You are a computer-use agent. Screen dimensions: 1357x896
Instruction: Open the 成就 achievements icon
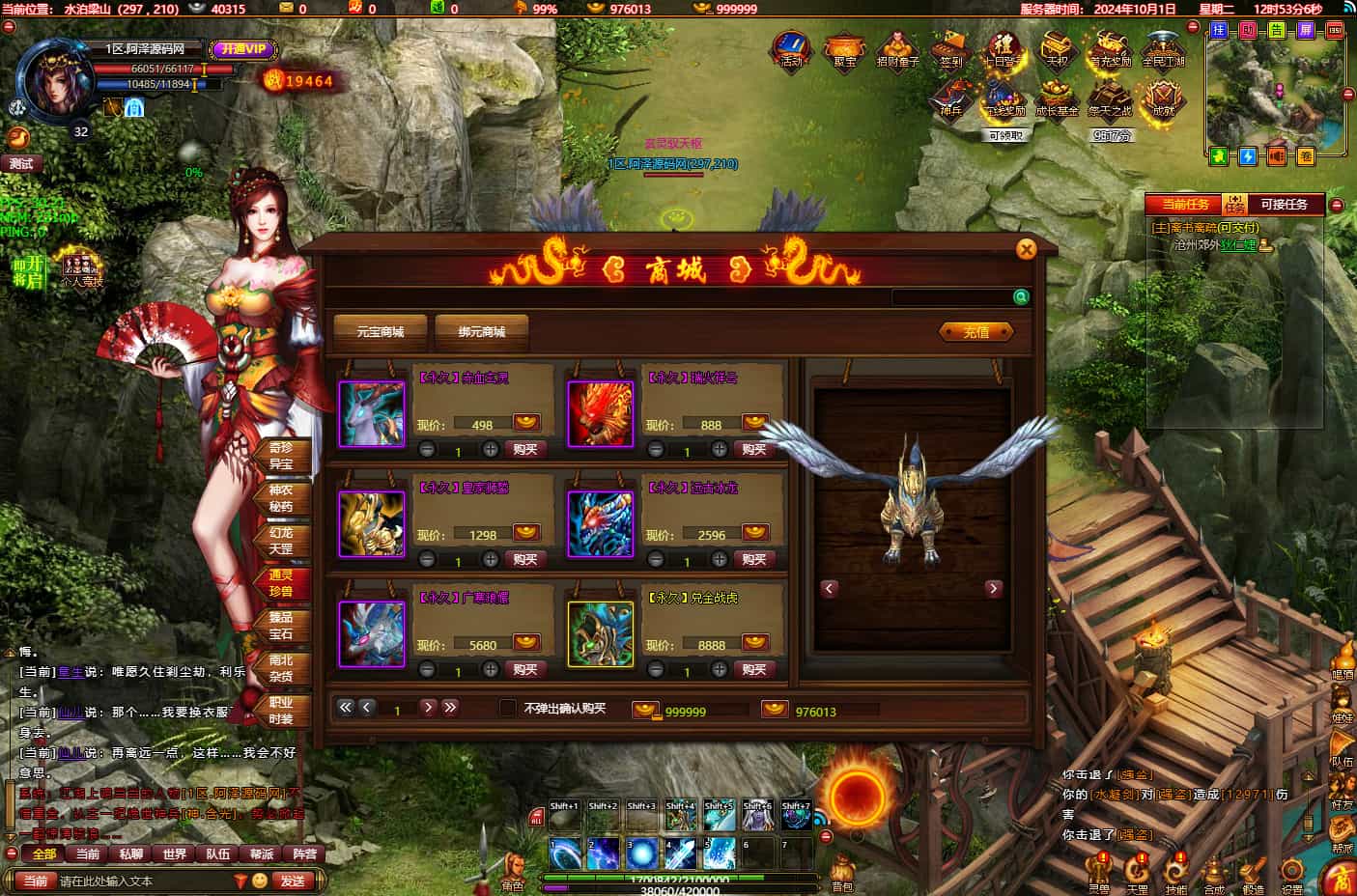coord(1163,98)
